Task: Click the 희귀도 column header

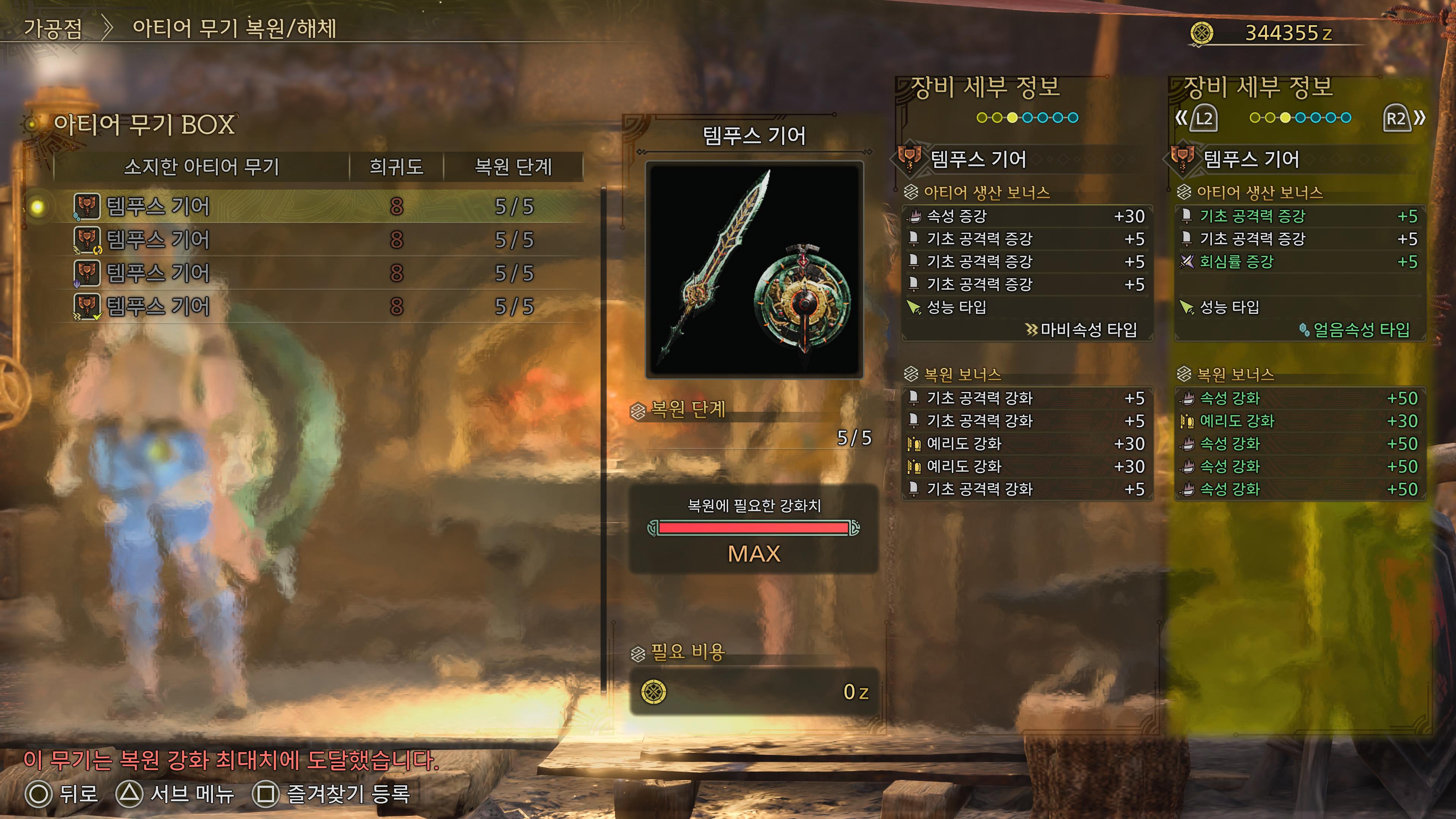Action: [x=396, y=167]
